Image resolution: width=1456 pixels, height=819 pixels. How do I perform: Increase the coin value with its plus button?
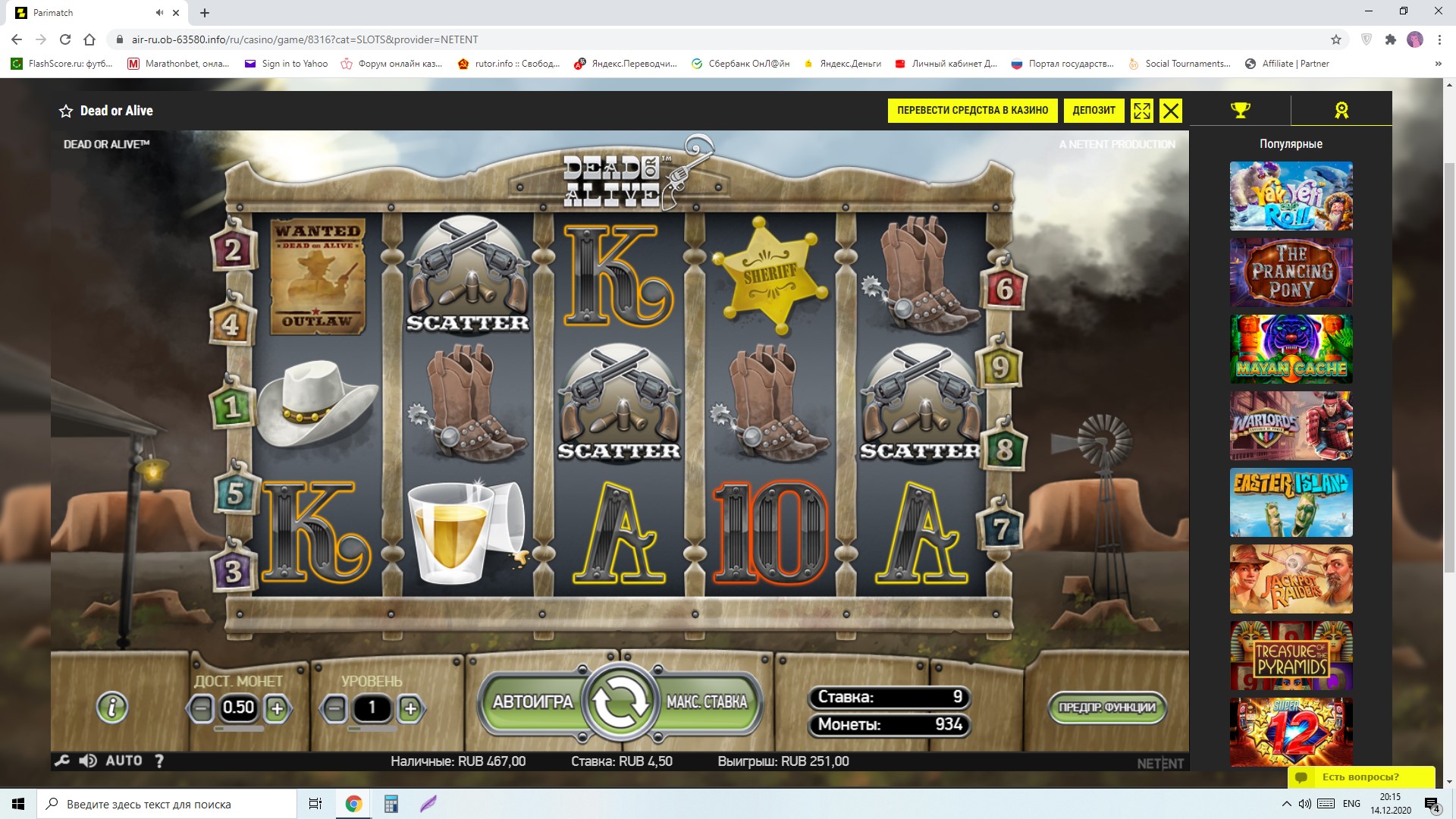tap(277, 709)
